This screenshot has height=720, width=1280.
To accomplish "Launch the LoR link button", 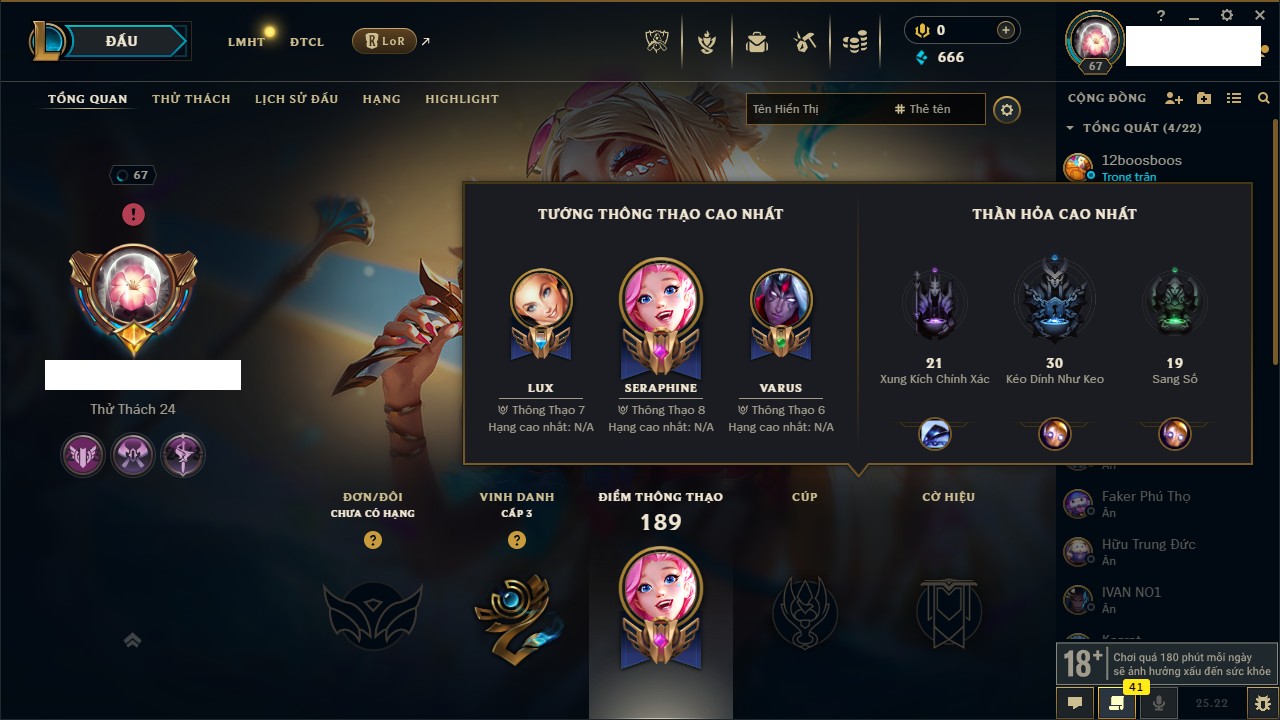I will click(x=384, y=41).
